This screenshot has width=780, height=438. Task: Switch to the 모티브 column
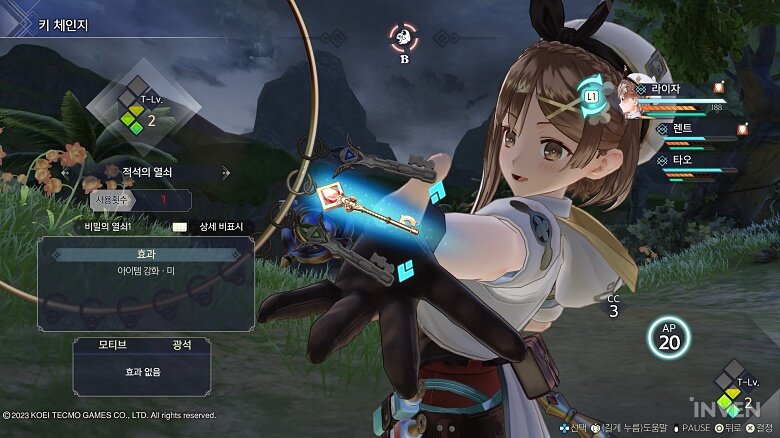(112, 345)
